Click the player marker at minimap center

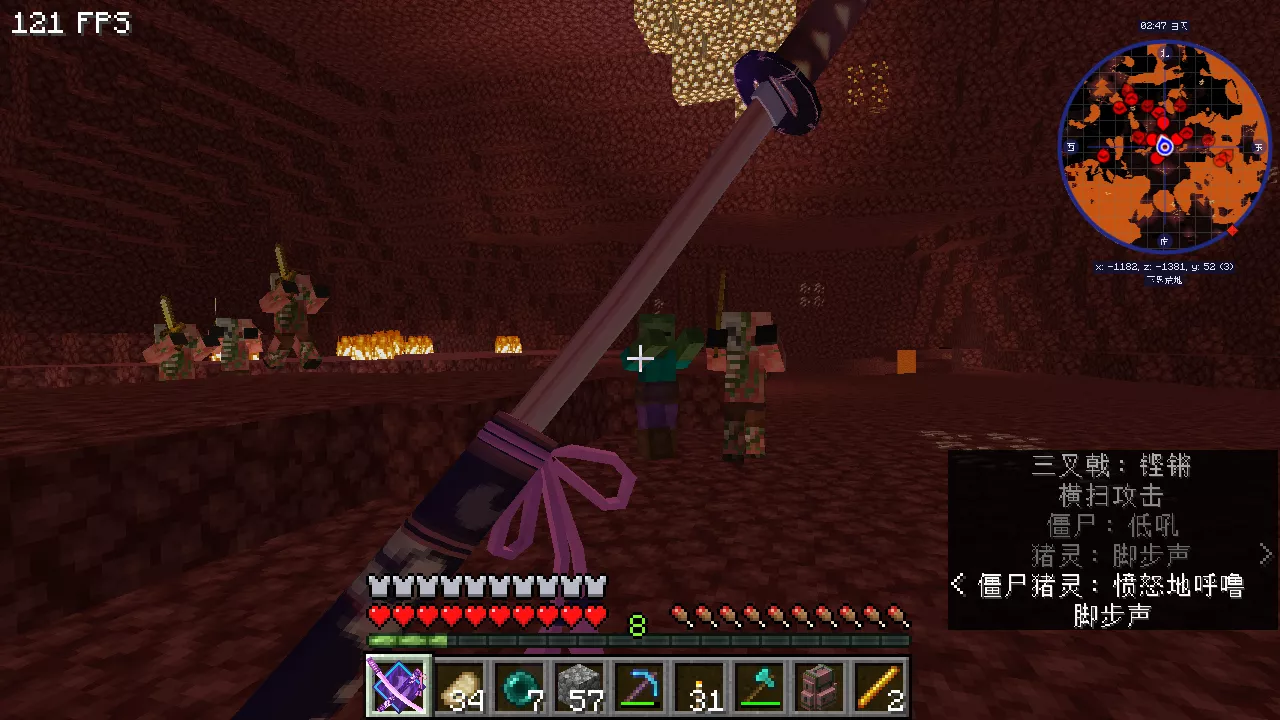(1164, 147)
